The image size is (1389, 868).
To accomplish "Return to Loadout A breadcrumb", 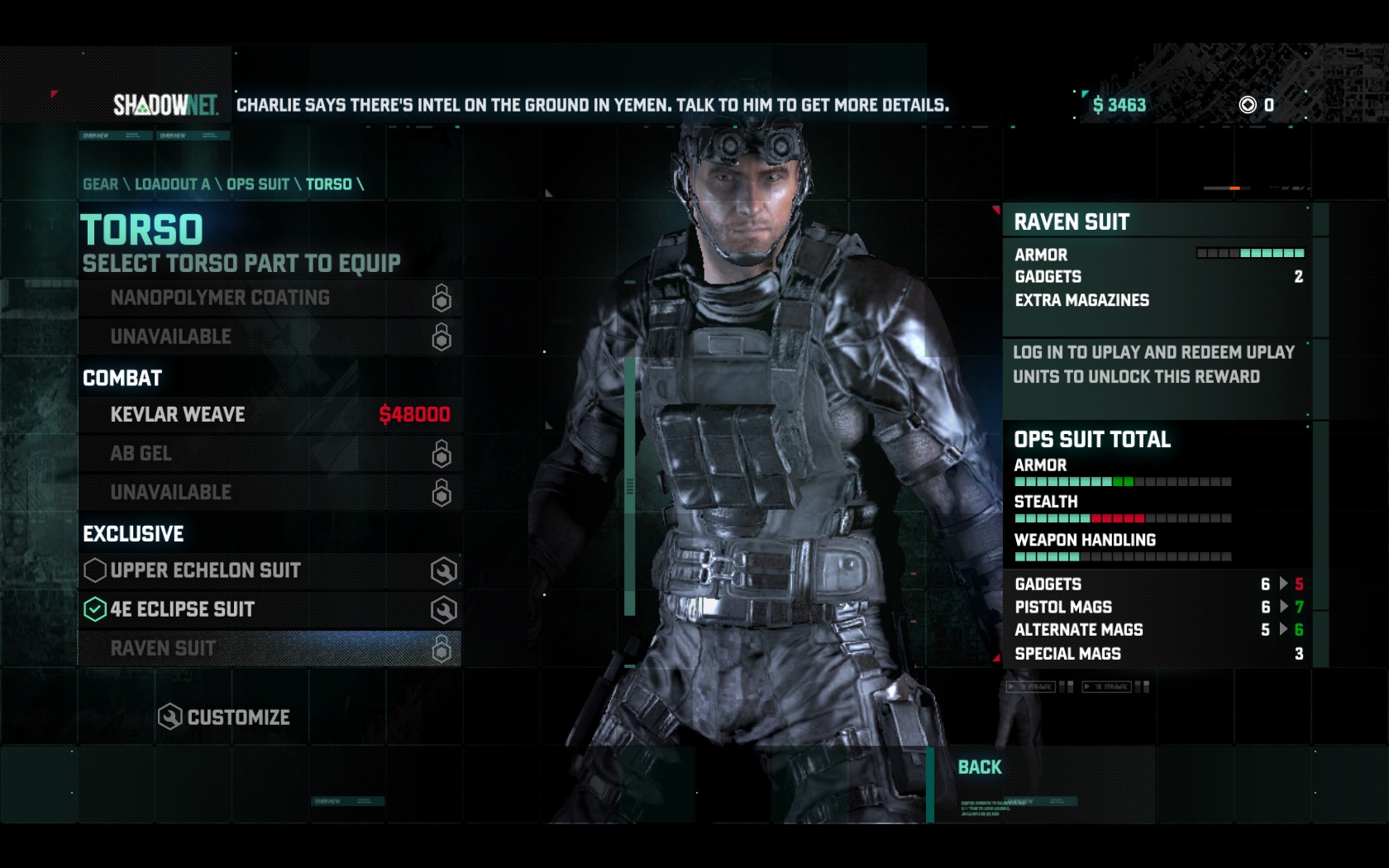I will [x=172, y=184].
